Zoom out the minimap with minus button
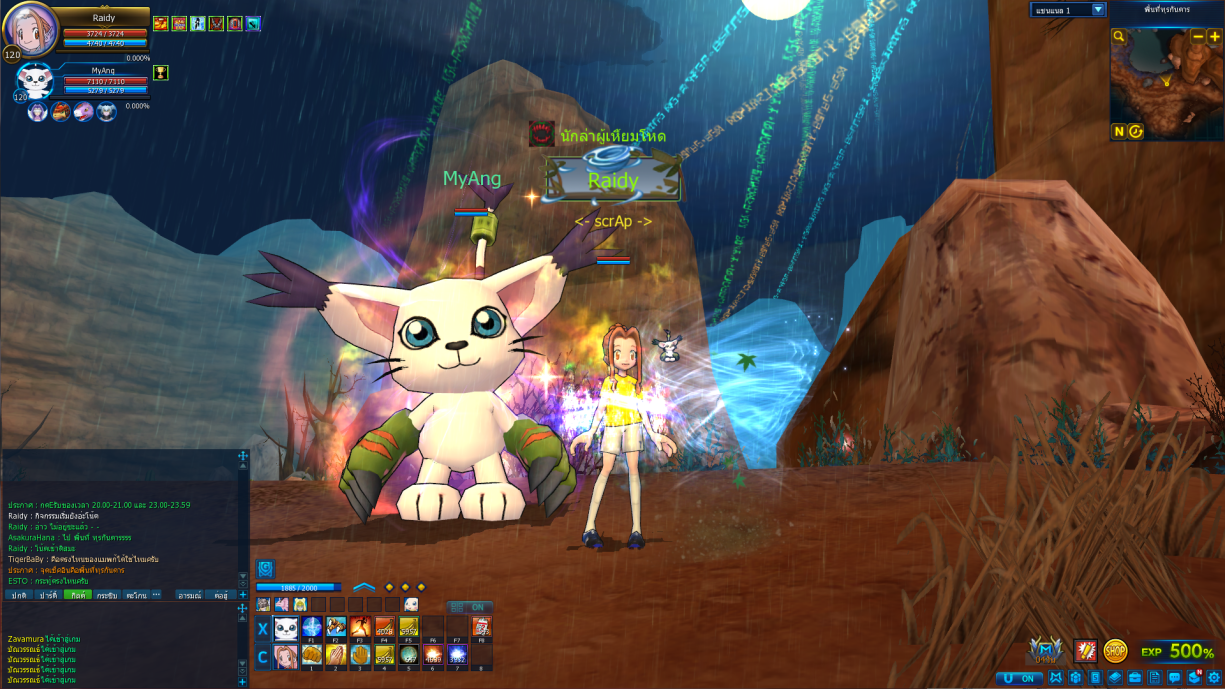Viewport: 1225px width, 689px height. [x=1198, y=37]
